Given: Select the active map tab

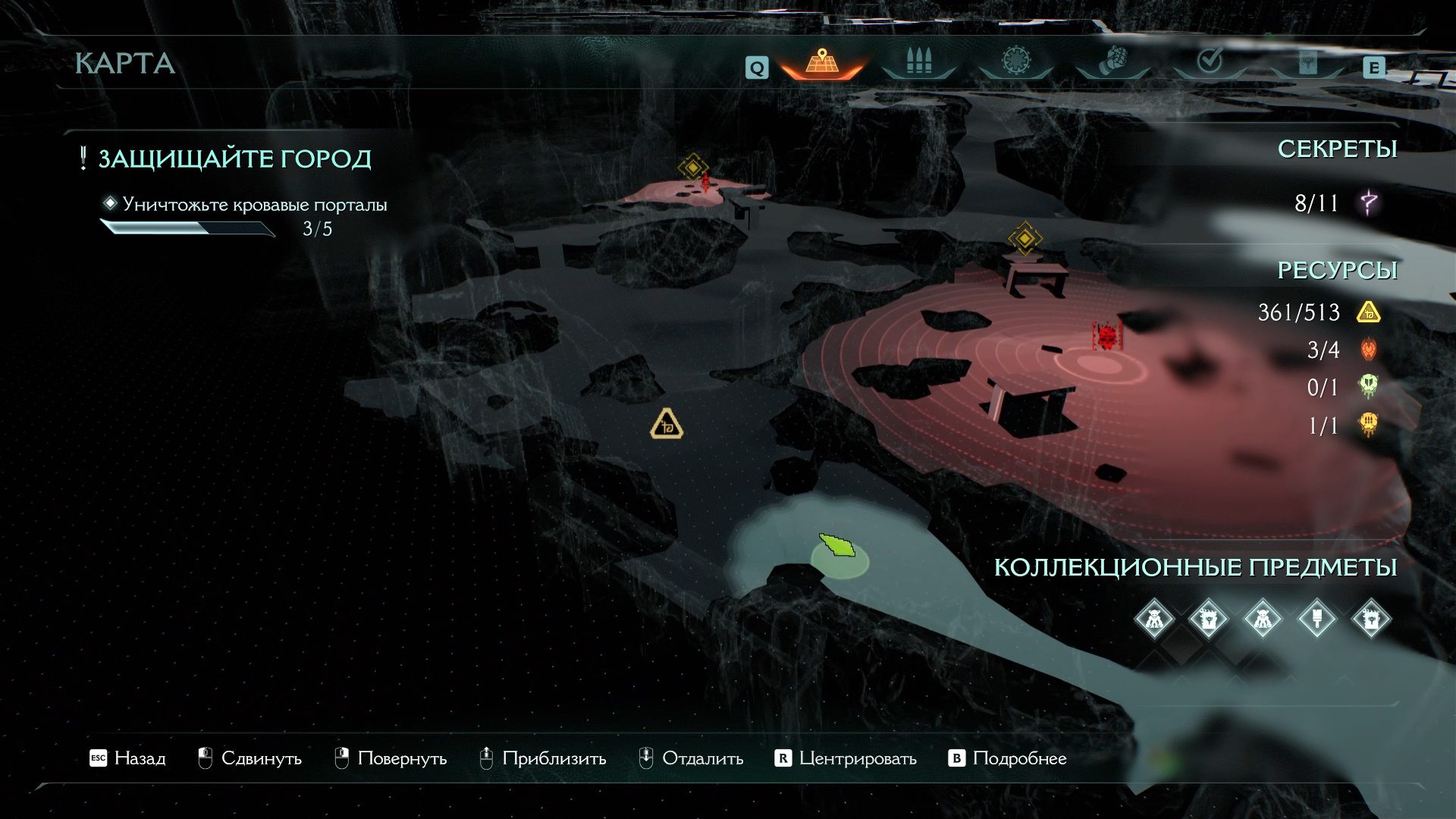Looking at the screenshot, I should (821, 62).
